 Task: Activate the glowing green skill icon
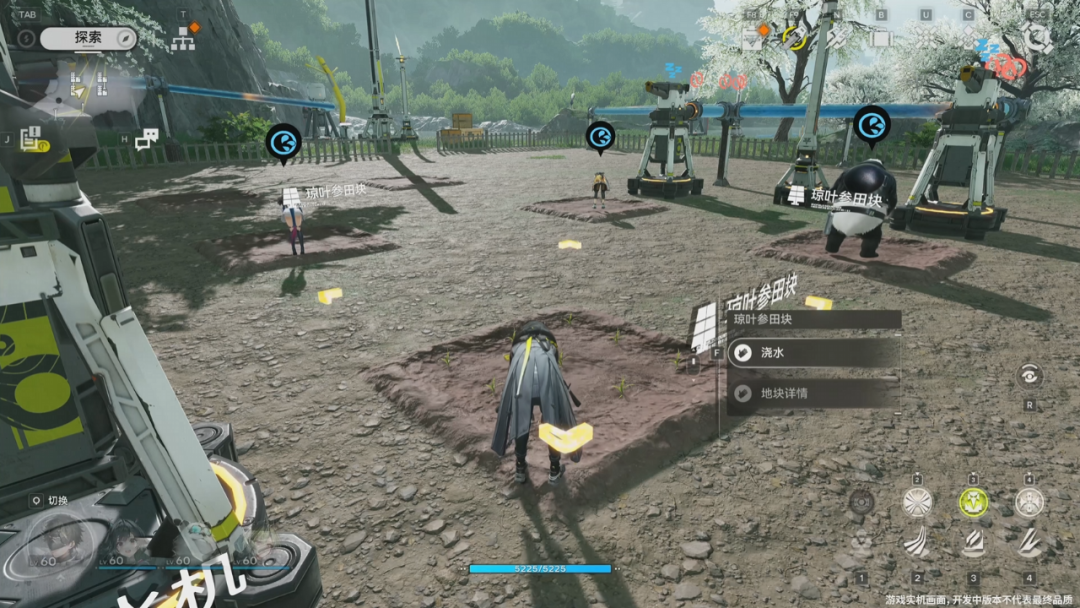point(973,502)
